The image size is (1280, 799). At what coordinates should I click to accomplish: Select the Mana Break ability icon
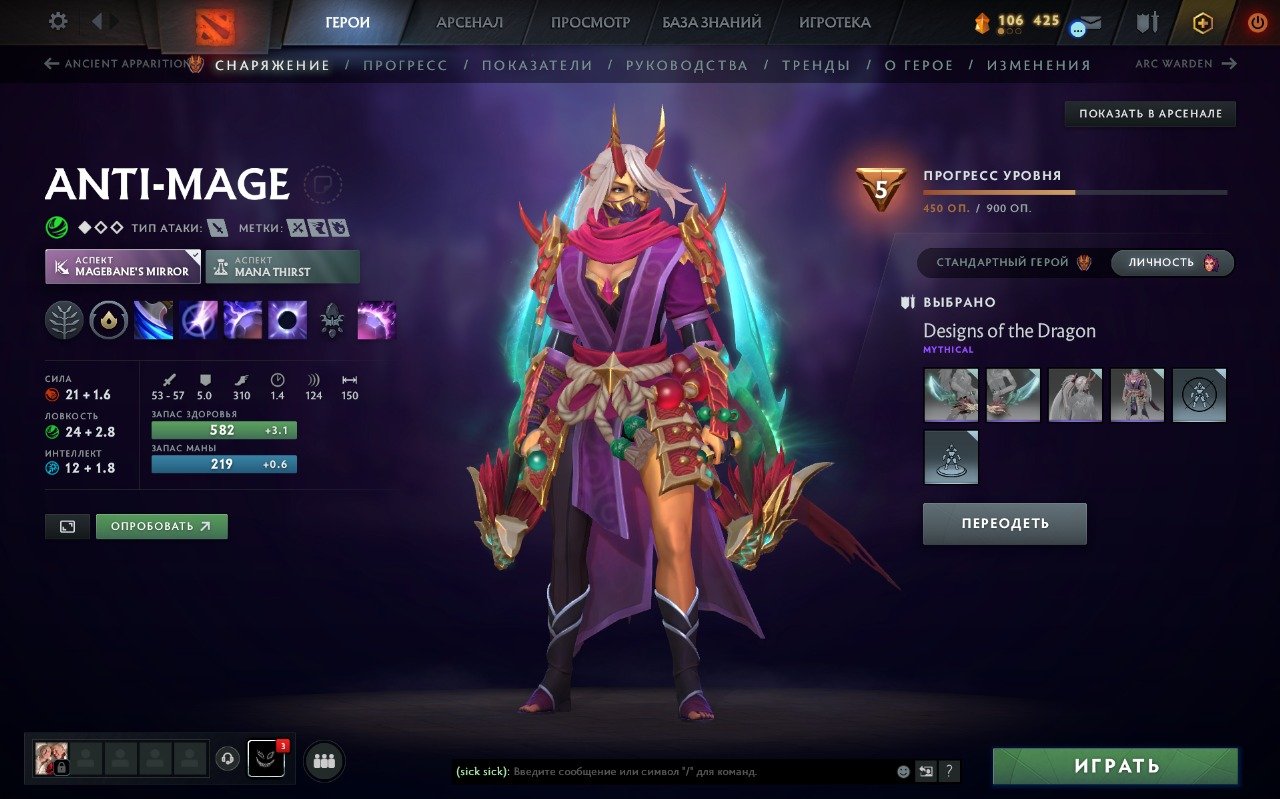[153, 320]
